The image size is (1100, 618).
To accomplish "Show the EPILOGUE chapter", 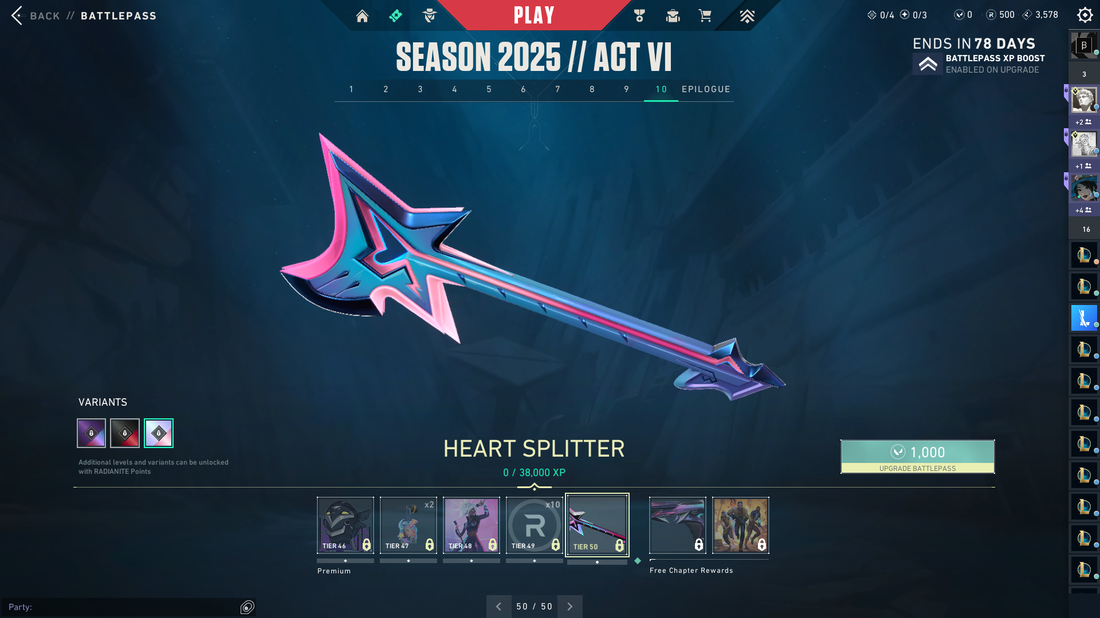I will [x=706, y=90].
